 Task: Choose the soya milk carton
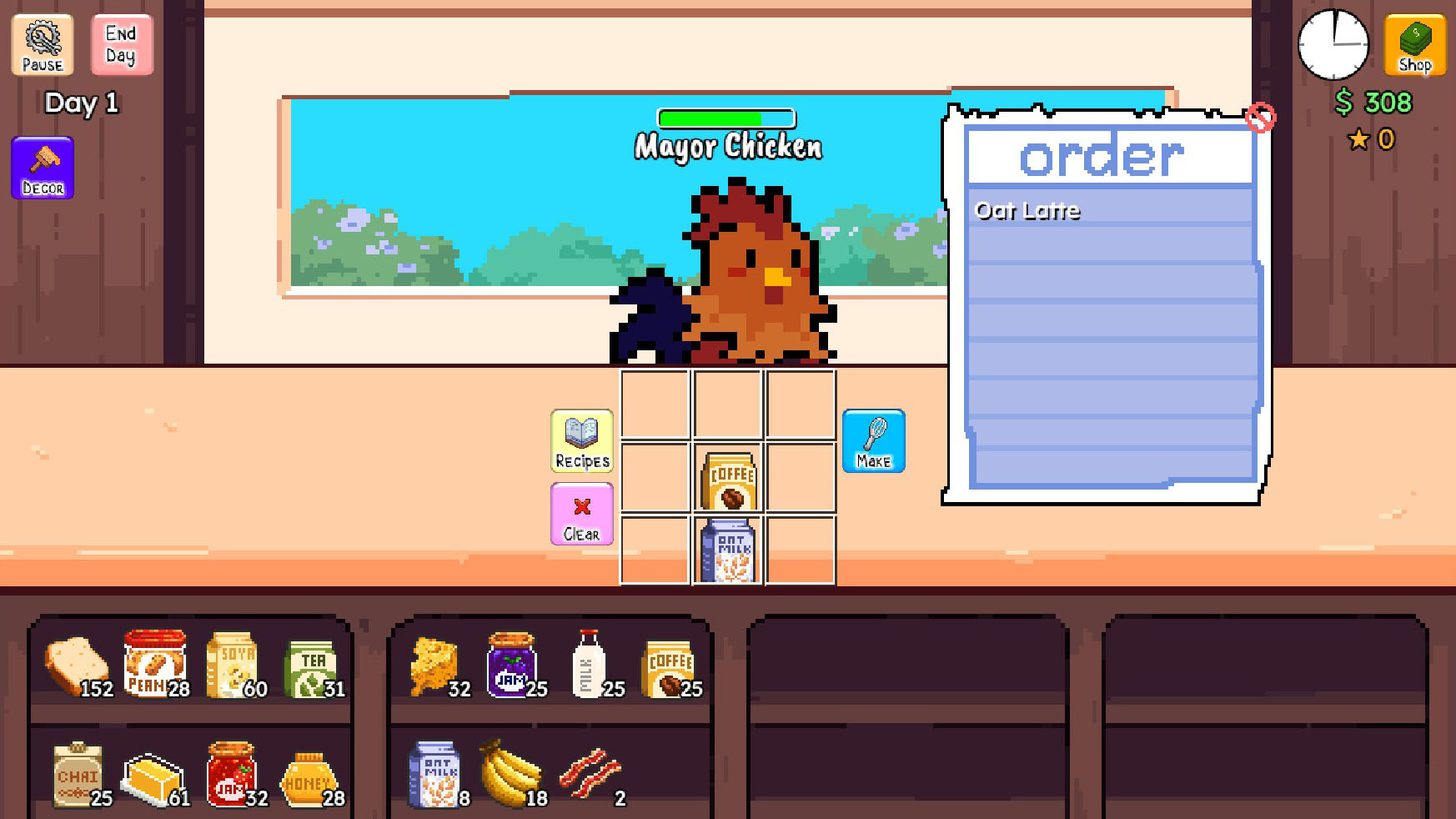pyautogui.click(x=233, y=665)
